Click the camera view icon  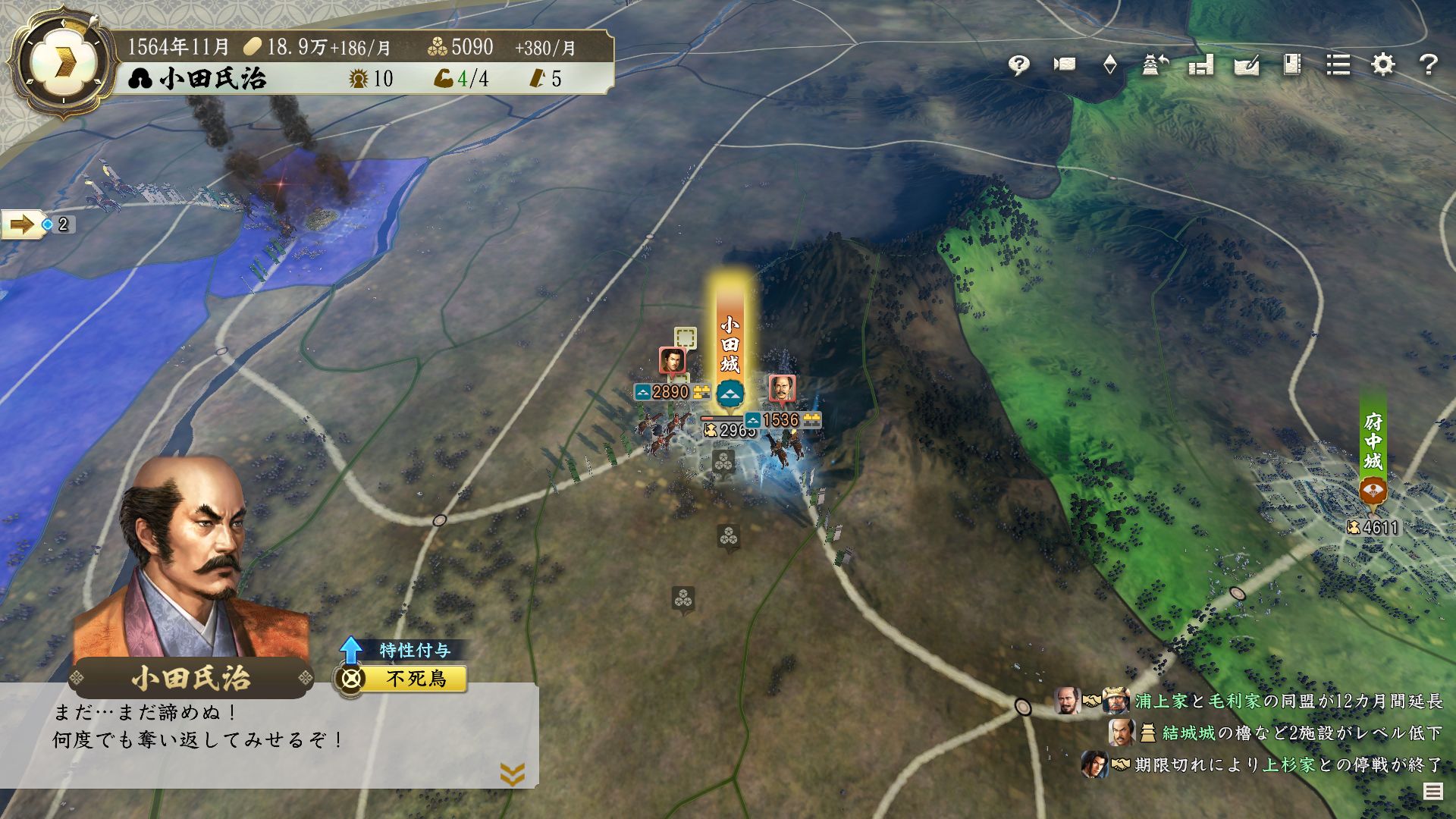(x=1064, y=65)
